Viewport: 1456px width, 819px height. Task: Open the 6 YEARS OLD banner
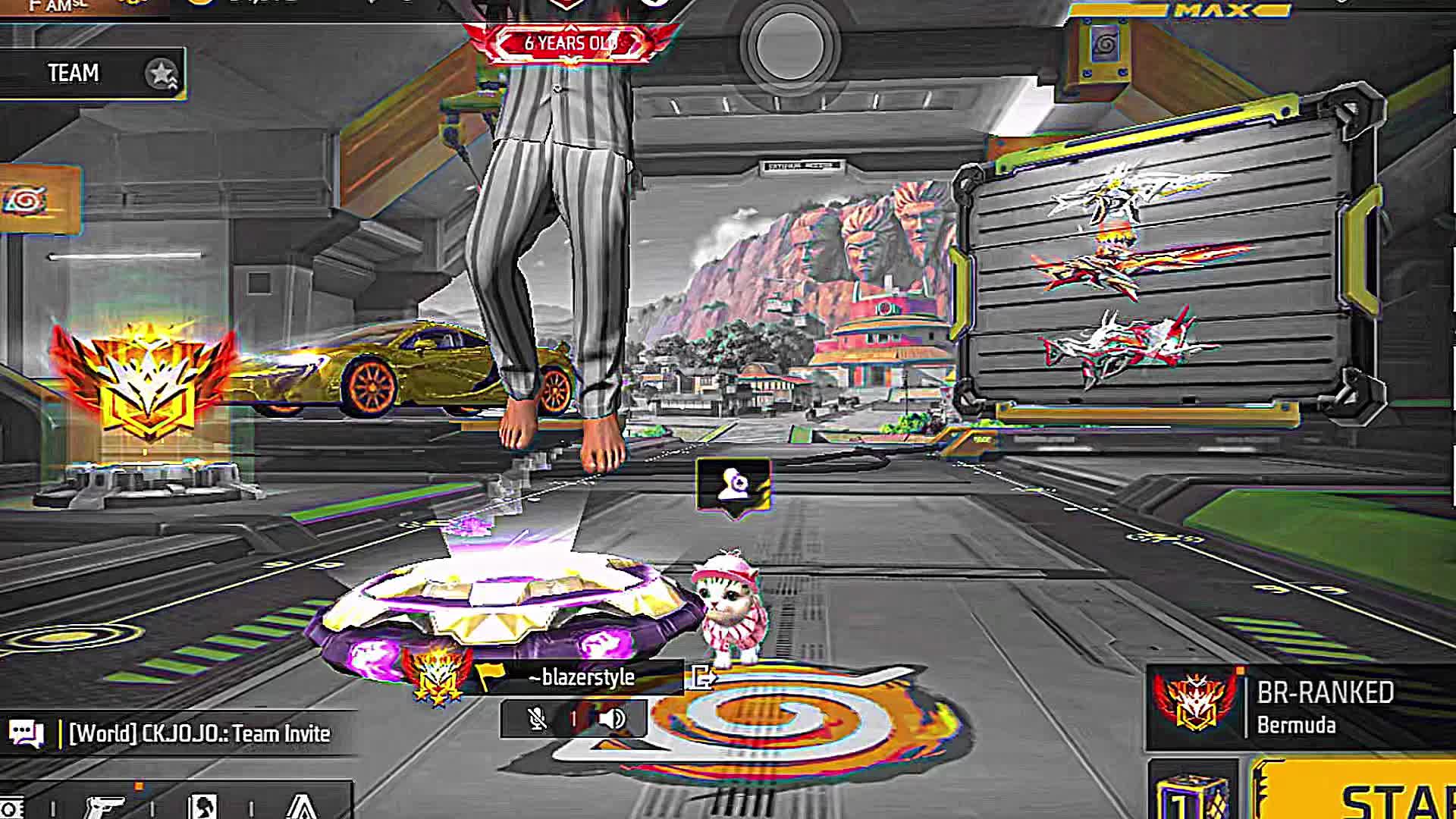570,43
